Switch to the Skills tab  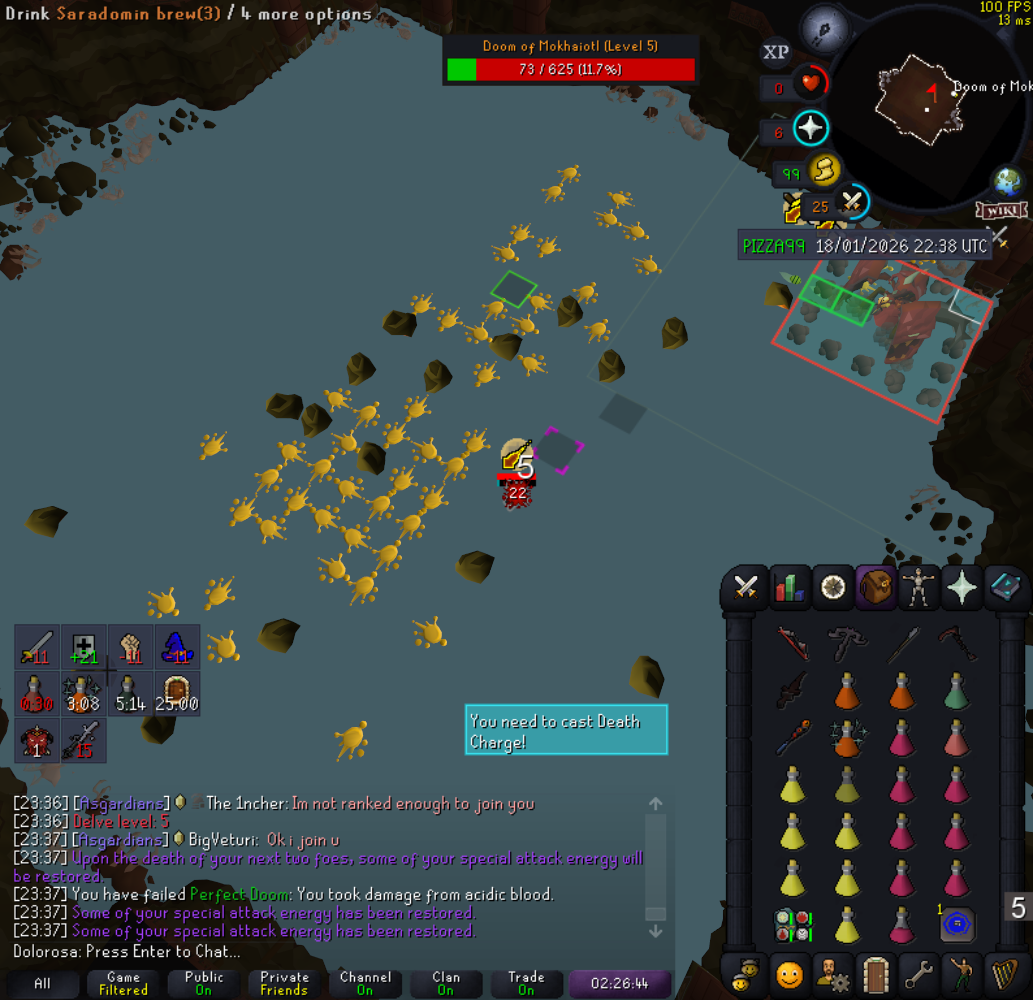[790, 588]
